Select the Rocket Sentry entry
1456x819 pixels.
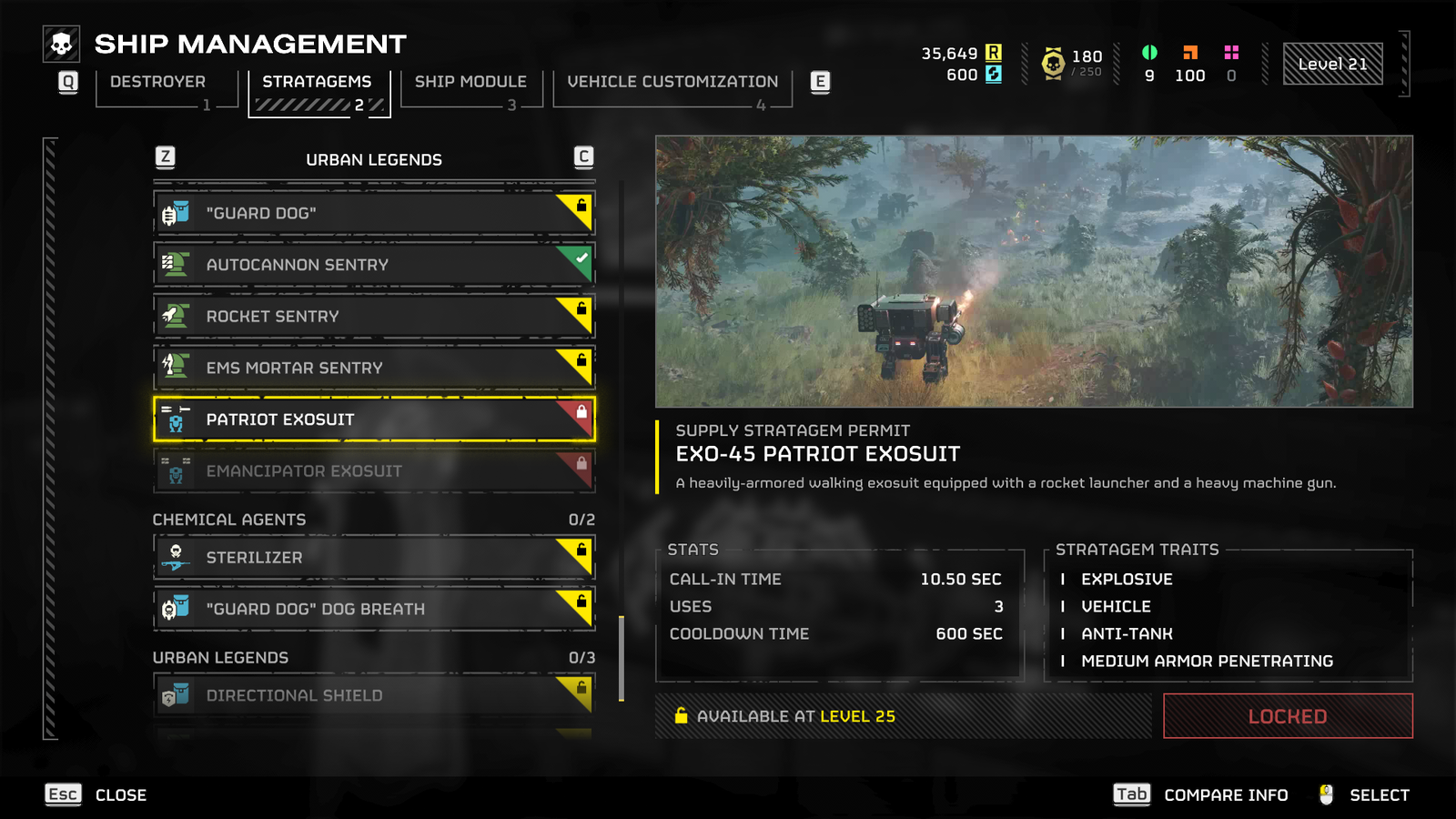(373, 317)
